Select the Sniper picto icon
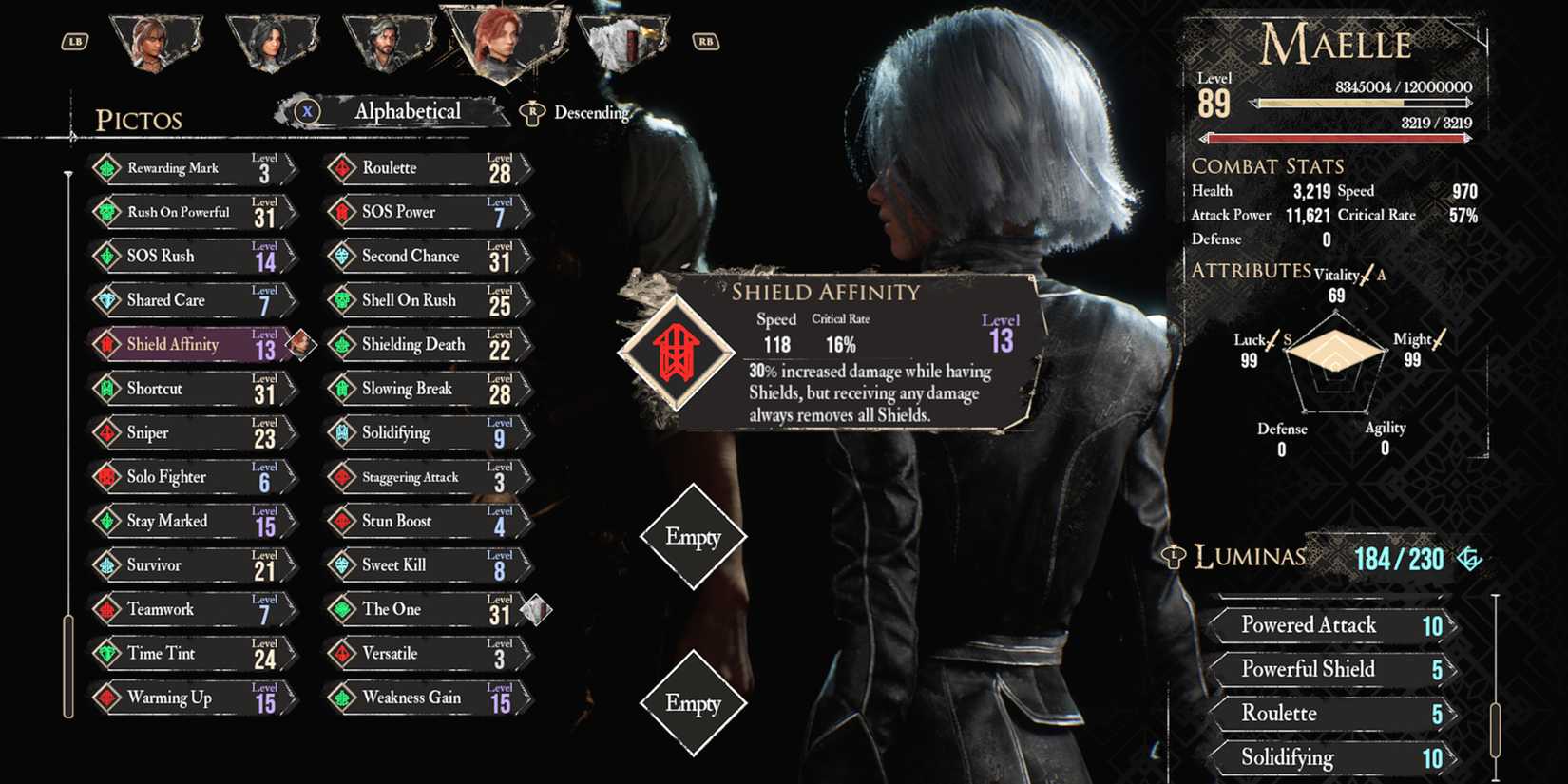This screenshot has height=784, width=1568. point(109,432)
